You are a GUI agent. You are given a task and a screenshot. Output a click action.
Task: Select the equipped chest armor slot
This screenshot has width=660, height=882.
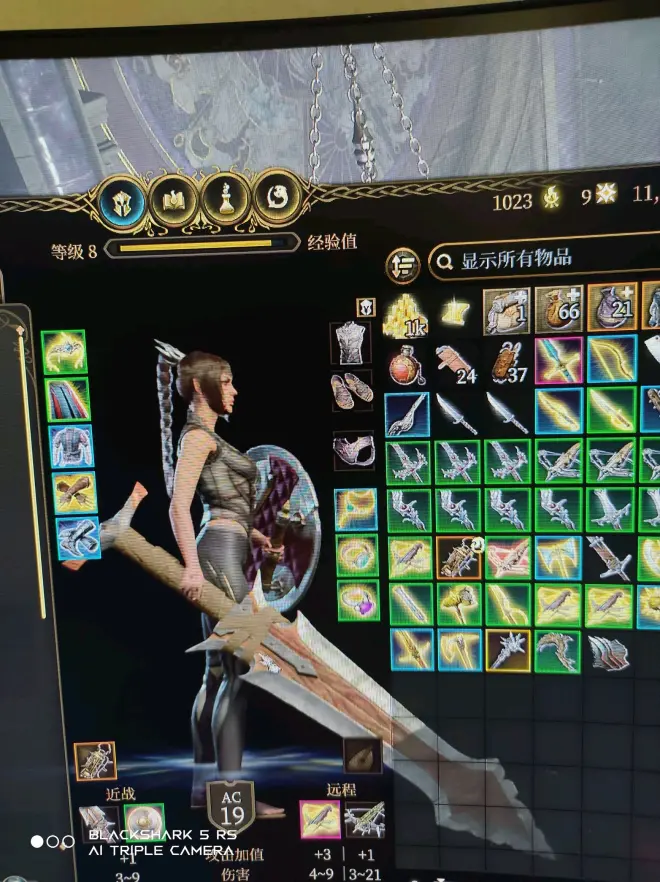(x=71, y=446)
